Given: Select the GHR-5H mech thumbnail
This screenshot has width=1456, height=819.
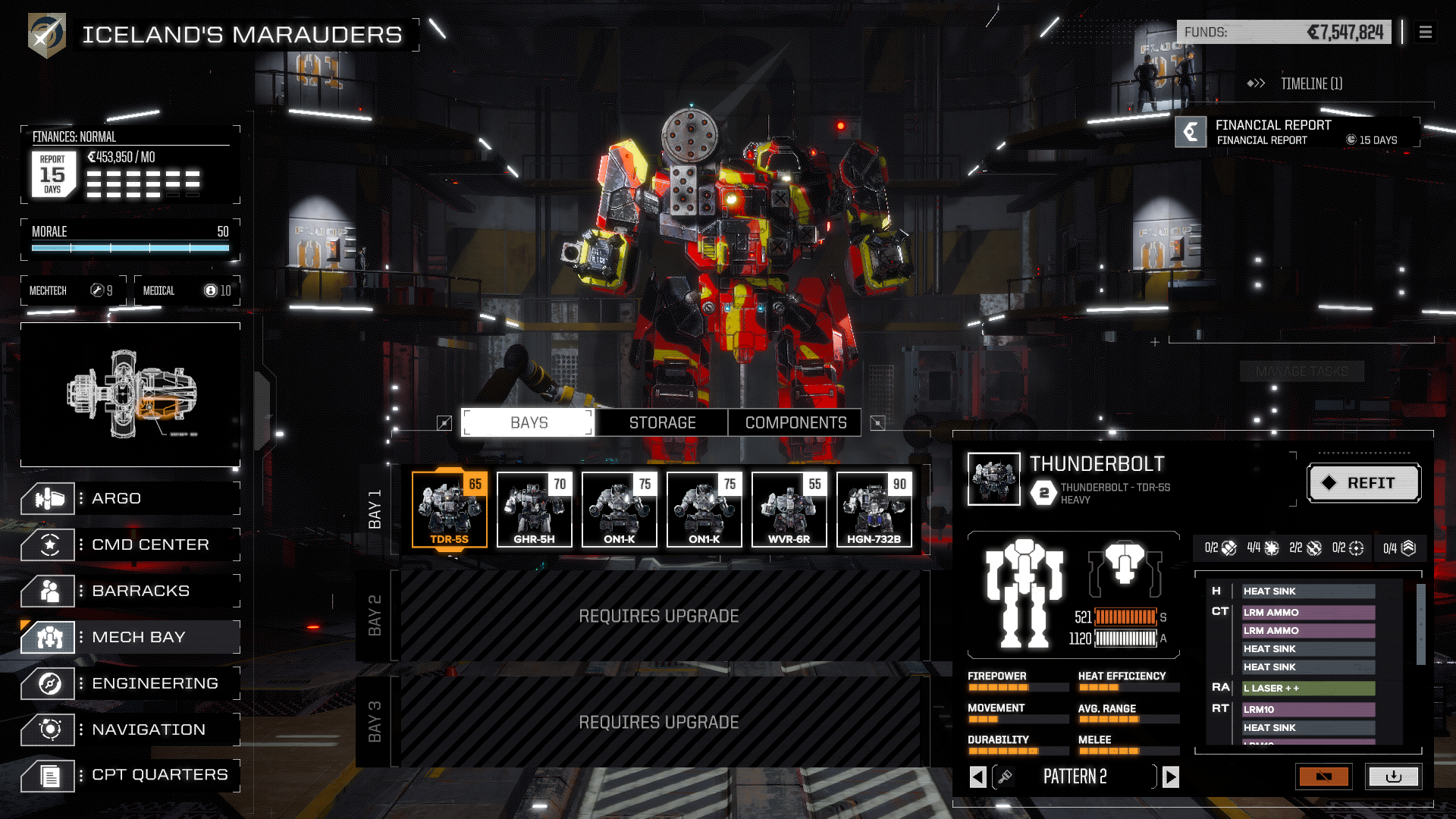Looking at the screenshot, I should tap(534, 509).
